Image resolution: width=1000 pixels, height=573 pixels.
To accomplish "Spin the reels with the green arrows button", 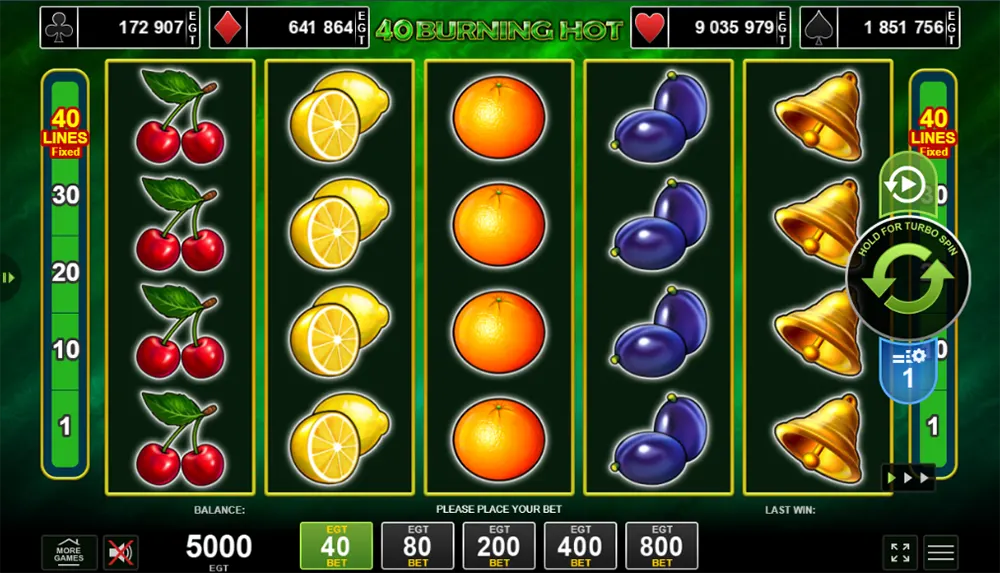I will tap(908, 280).
